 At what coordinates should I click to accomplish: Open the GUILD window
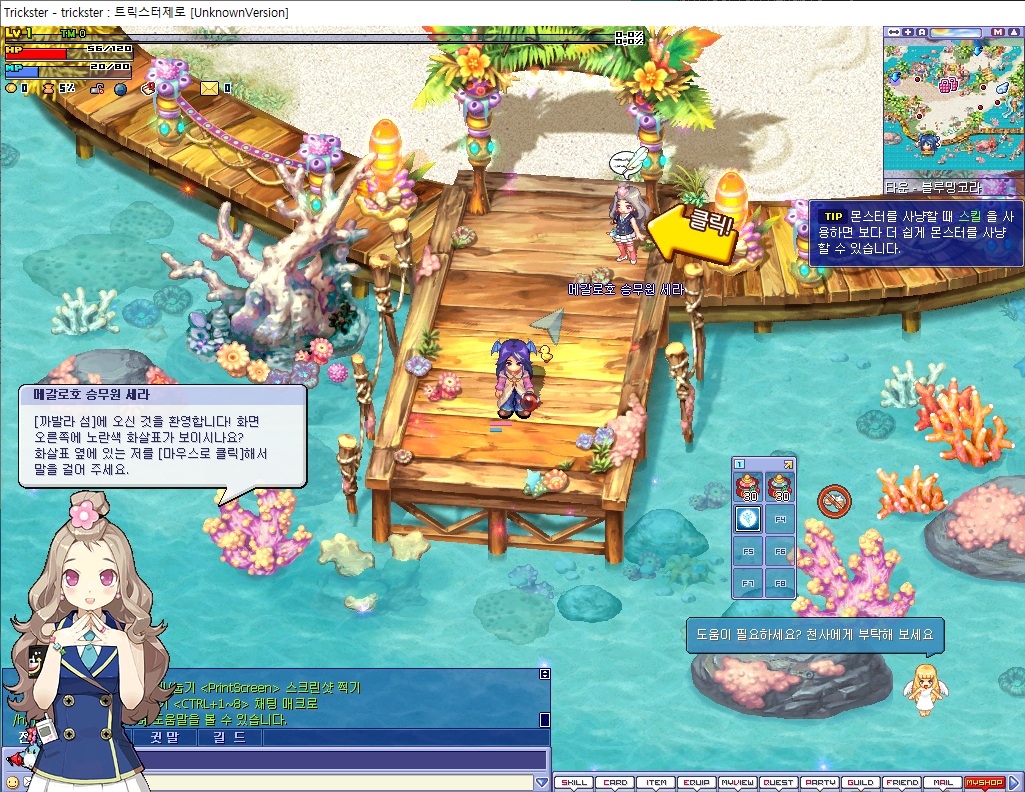tap(860, 783)
